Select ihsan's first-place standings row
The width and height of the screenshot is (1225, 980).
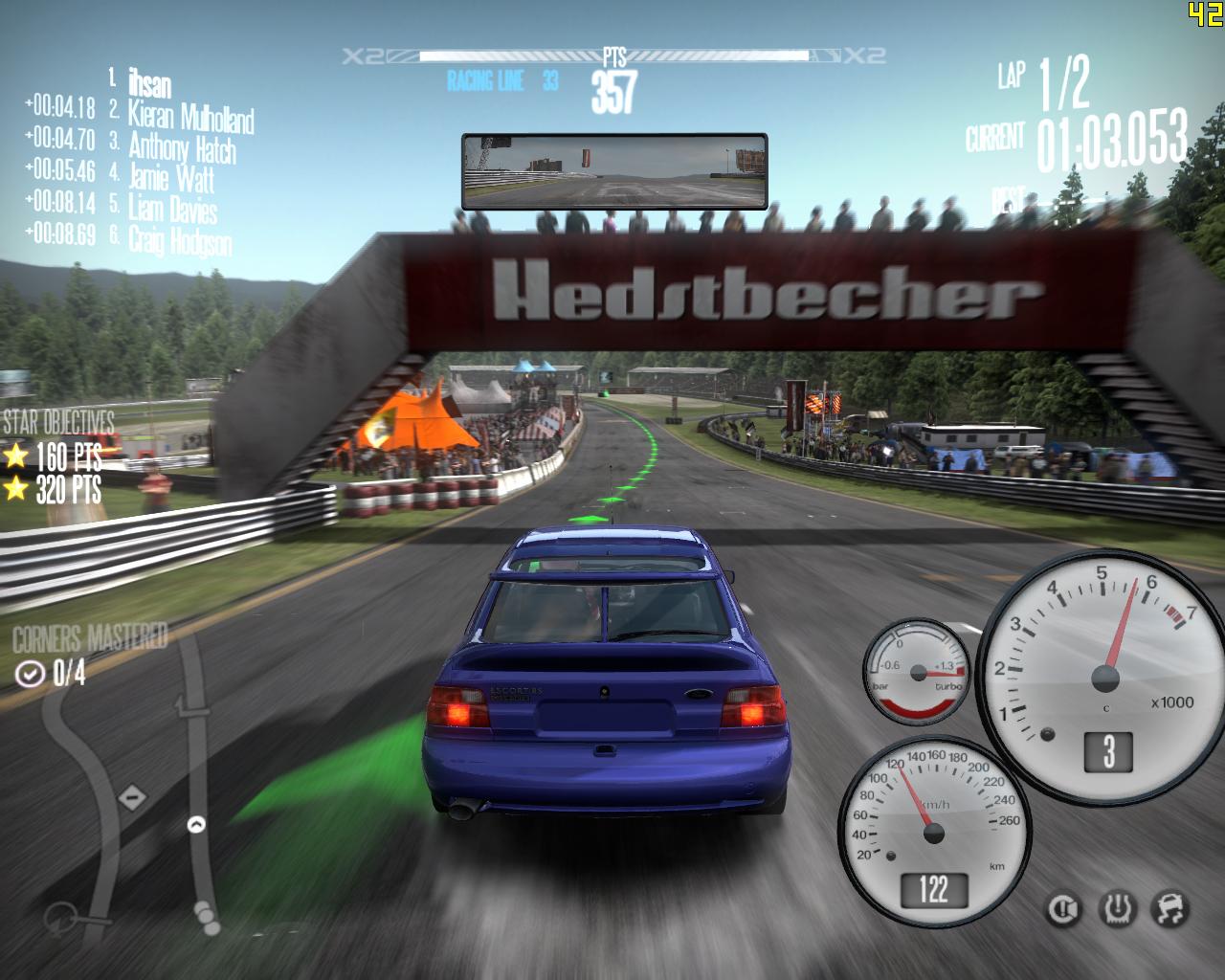(x=149, y=84)
